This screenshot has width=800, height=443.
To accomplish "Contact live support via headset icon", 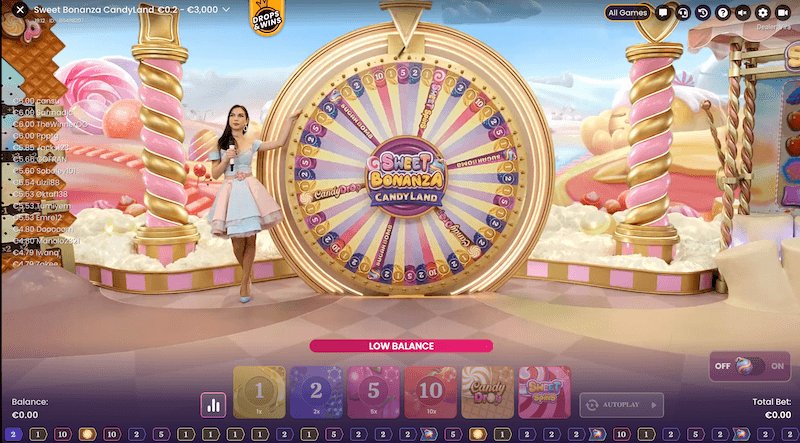I will [x=682, y=12].
